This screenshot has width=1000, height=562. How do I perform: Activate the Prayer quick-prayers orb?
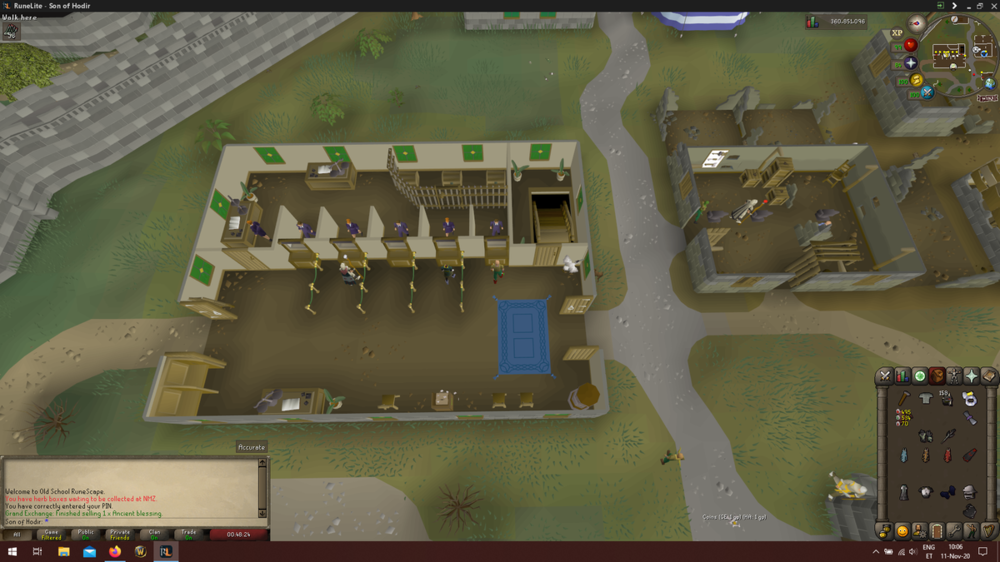(910, 64)
